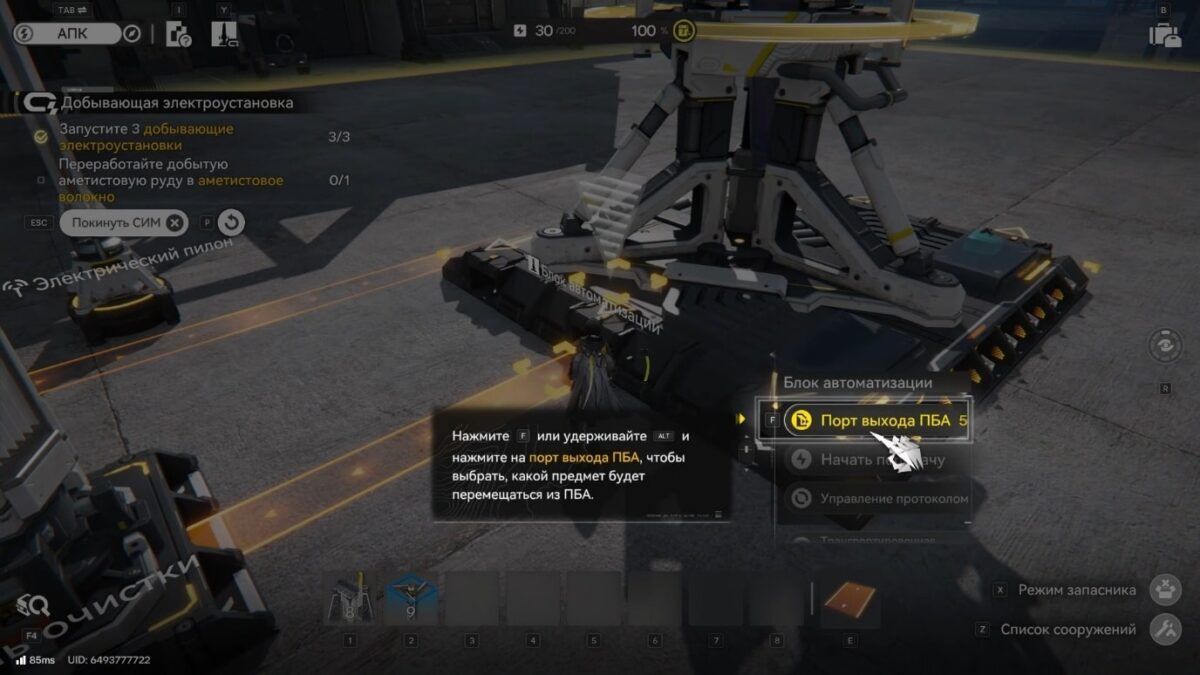Viewport: 1200px width, 675px height.
Task: Select the orange conveyor belt slot
Action: coord(849,599)
